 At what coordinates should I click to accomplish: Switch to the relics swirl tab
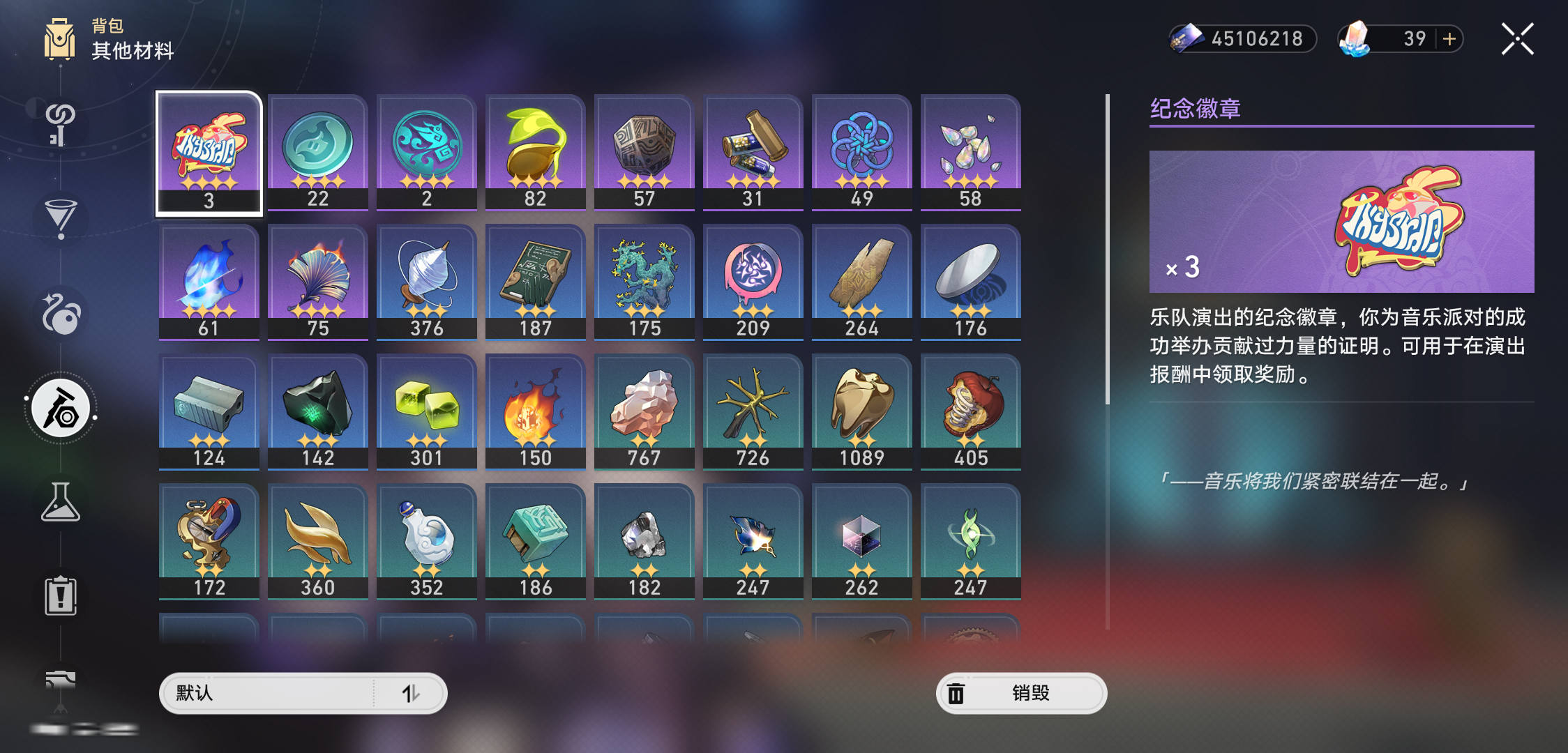pos(61,313)
